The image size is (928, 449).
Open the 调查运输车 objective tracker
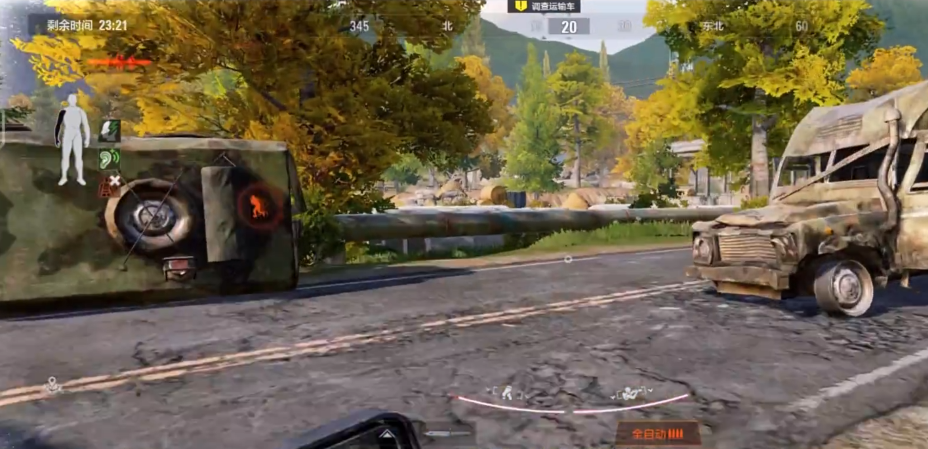(544, 6)
